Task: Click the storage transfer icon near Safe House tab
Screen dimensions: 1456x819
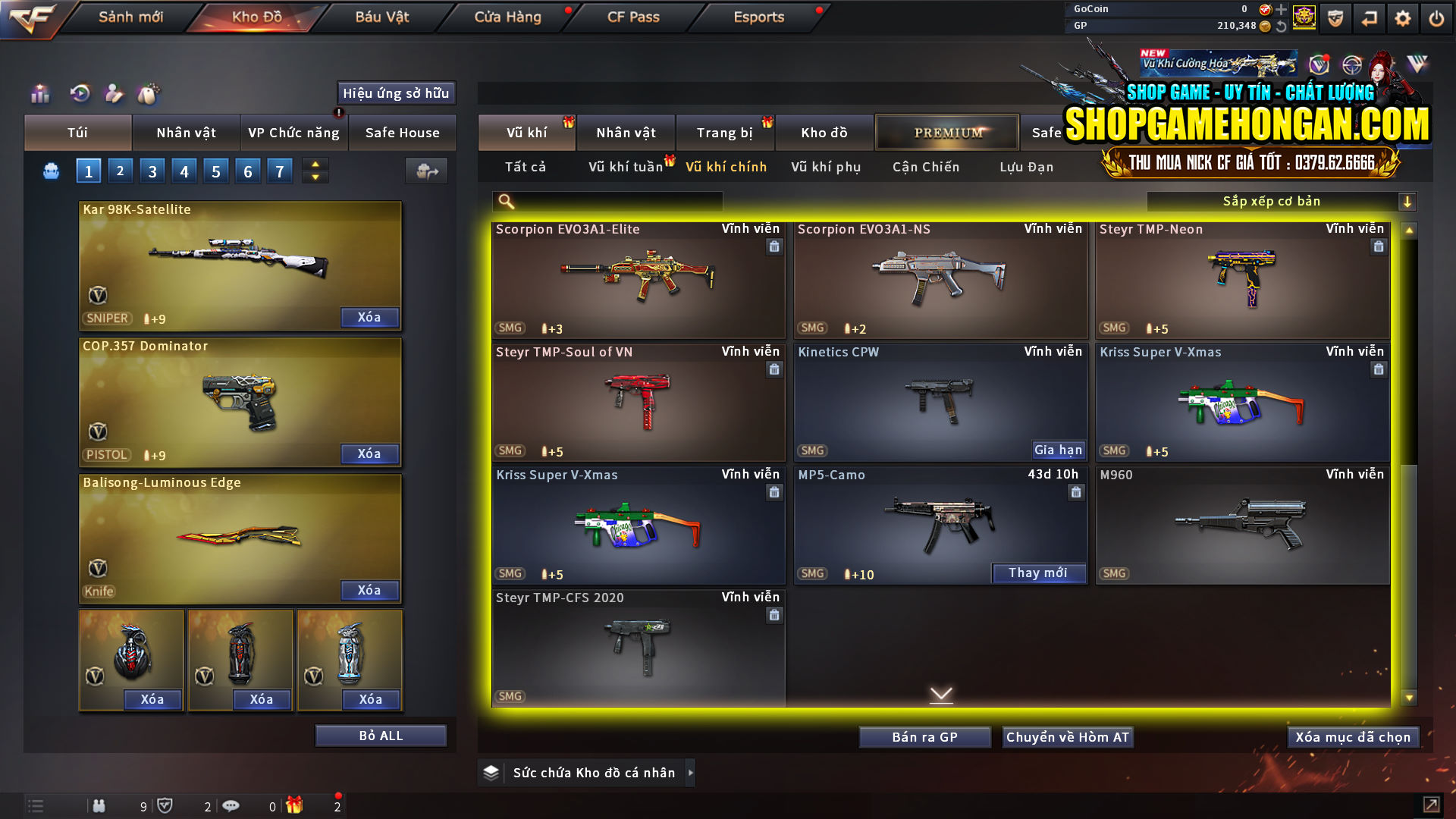Action: coord(426,171)
